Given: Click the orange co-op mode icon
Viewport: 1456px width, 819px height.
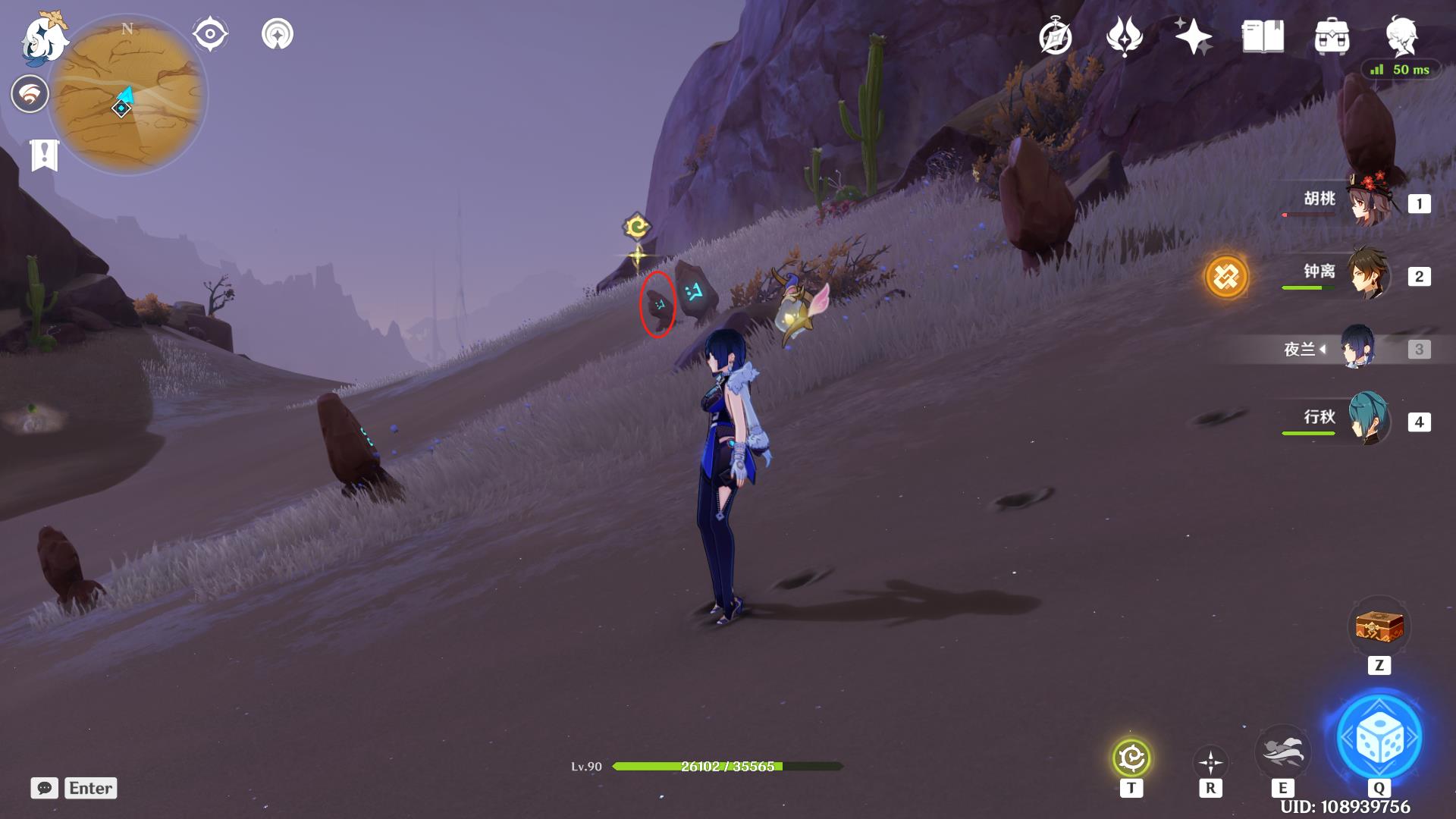Looking at the screenshot, I should [x=1226, y=277].
